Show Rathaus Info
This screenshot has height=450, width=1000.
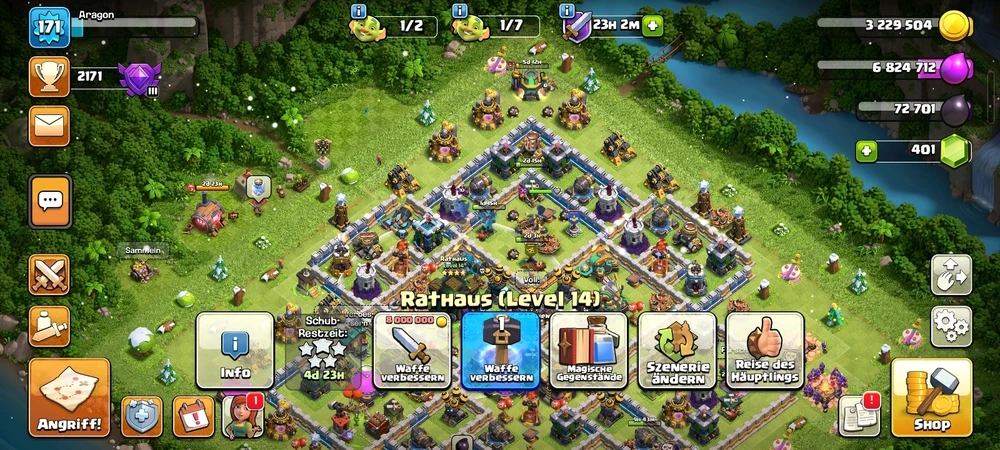(x=235, y=350)
